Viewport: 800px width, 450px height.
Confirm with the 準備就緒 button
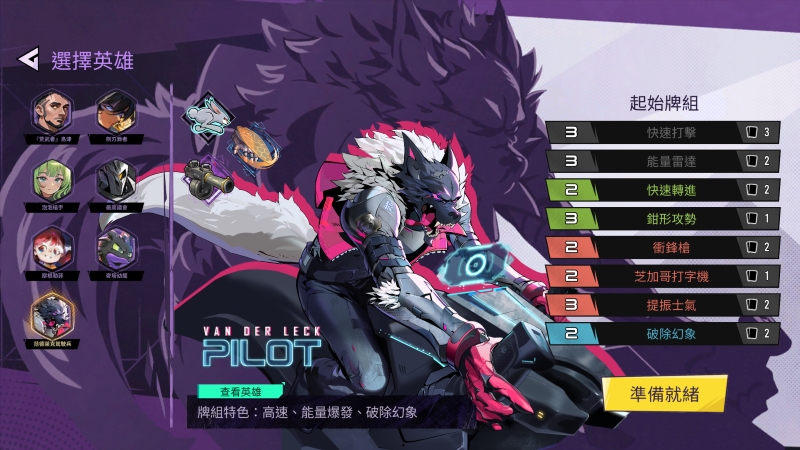pyautogui.click(x=664, y=393)
